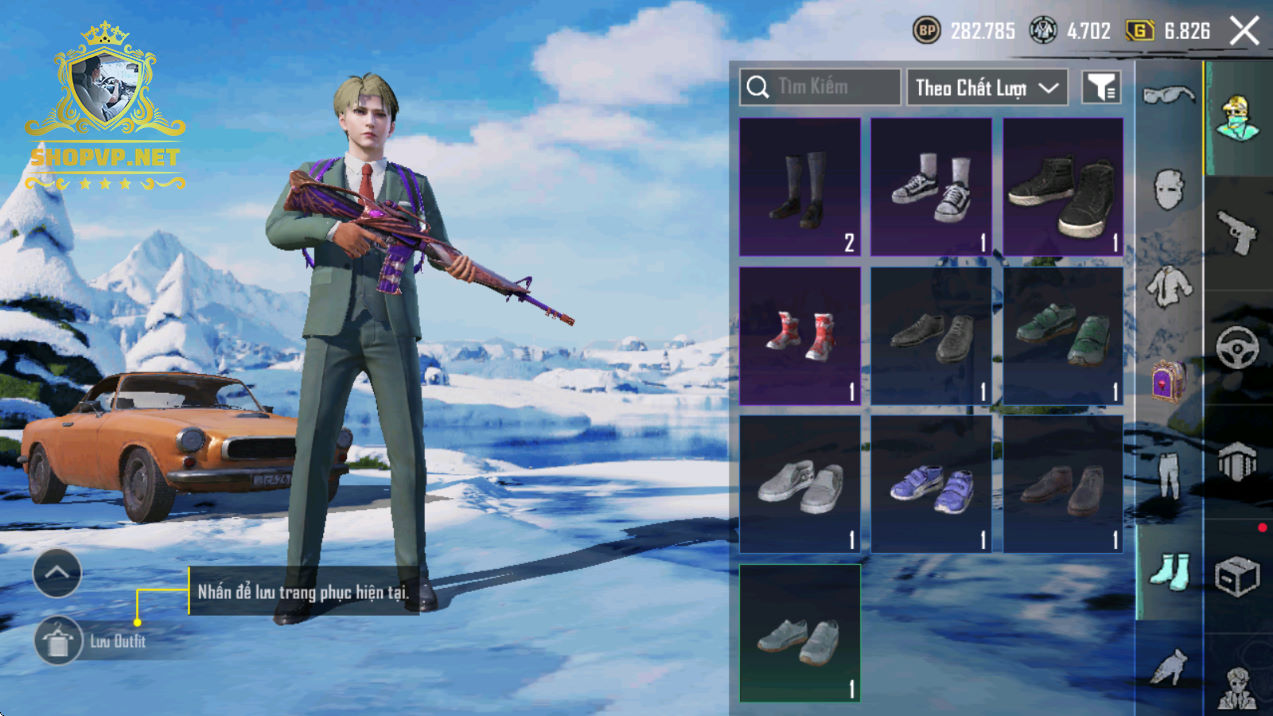Choose the black-and-white lace-up sneakers
The image size is (1273, 716).
click(931, 187)
